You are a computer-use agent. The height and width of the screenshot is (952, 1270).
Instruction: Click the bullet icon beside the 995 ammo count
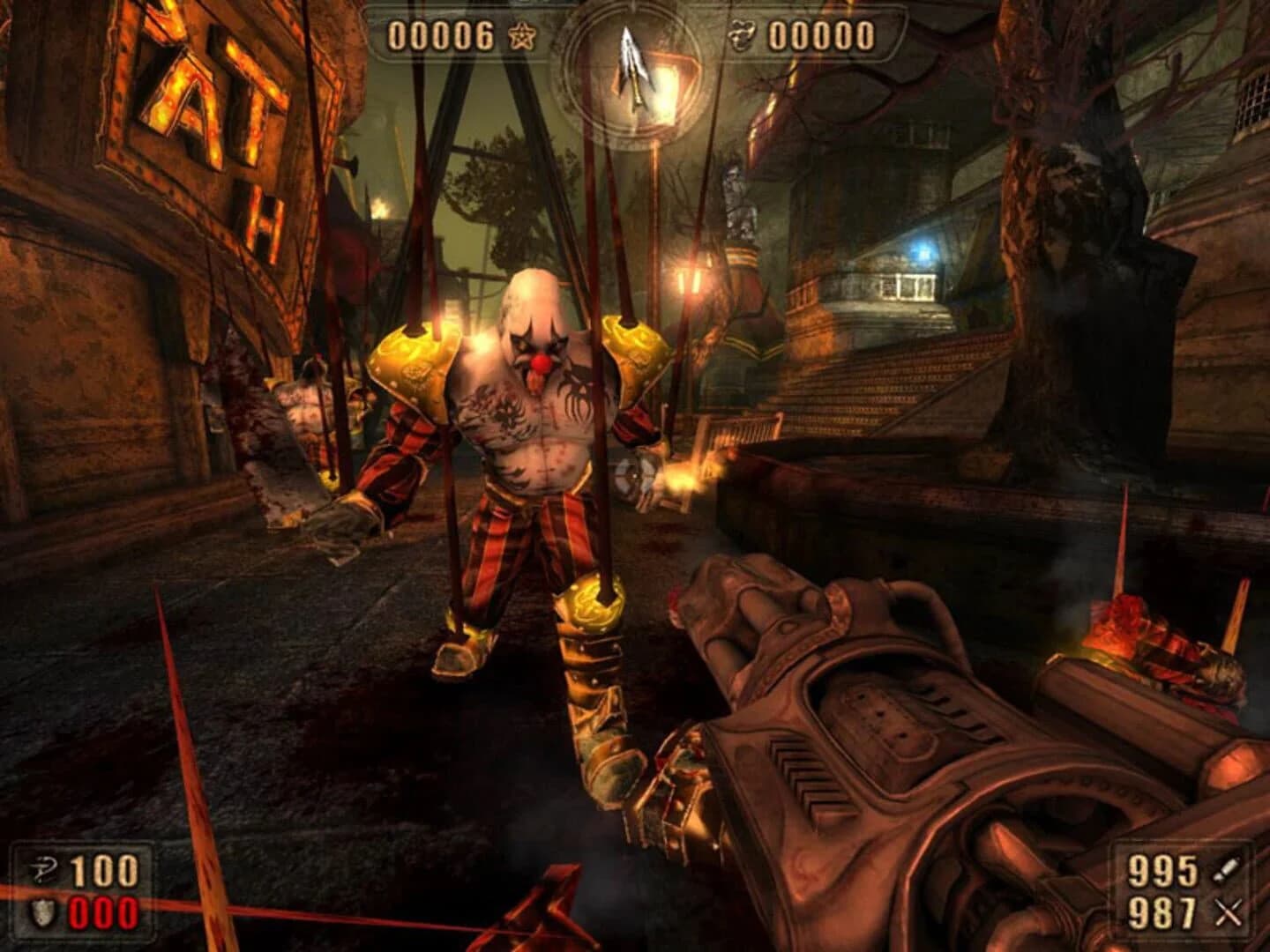[1227, 871]
